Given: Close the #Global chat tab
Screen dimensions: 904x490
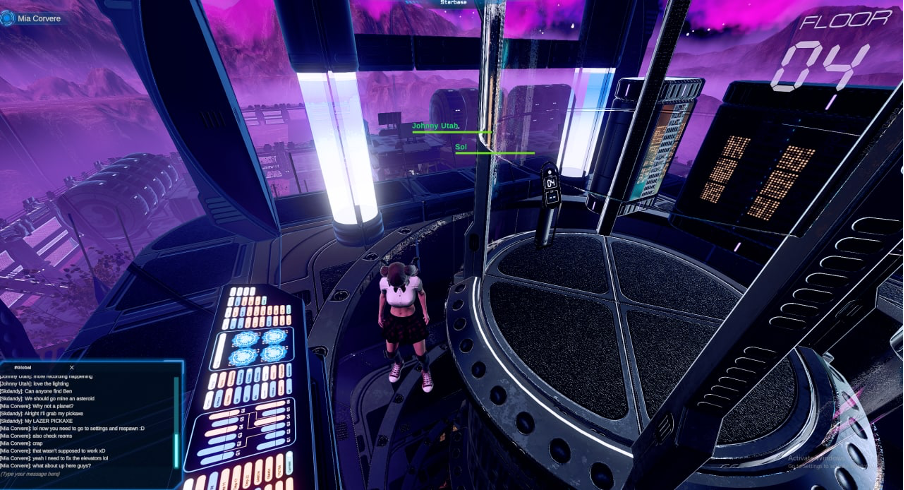Looking at the screenshot, I should 72,368.
